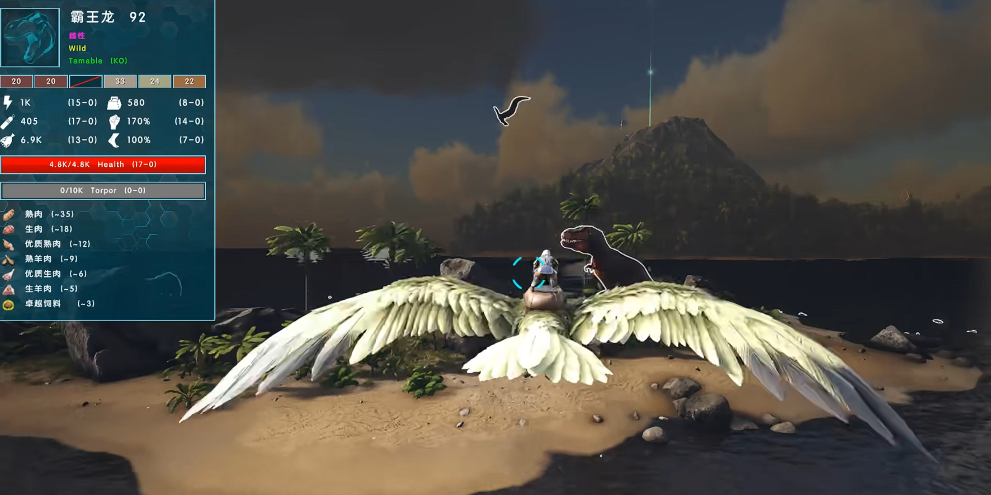The image size is (991, 495).
Task: Choose the 生羊肉 food row
Action: [45, 289]
